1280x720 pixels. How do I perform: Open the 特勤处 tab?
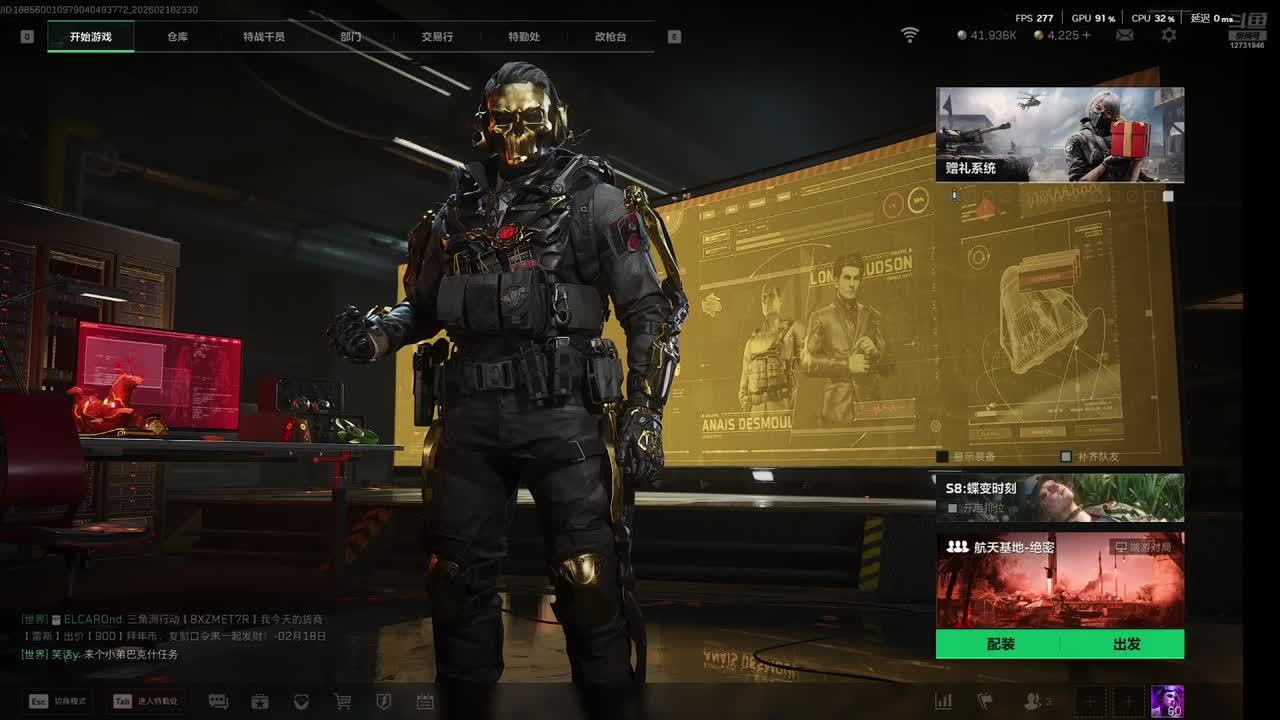523,37
